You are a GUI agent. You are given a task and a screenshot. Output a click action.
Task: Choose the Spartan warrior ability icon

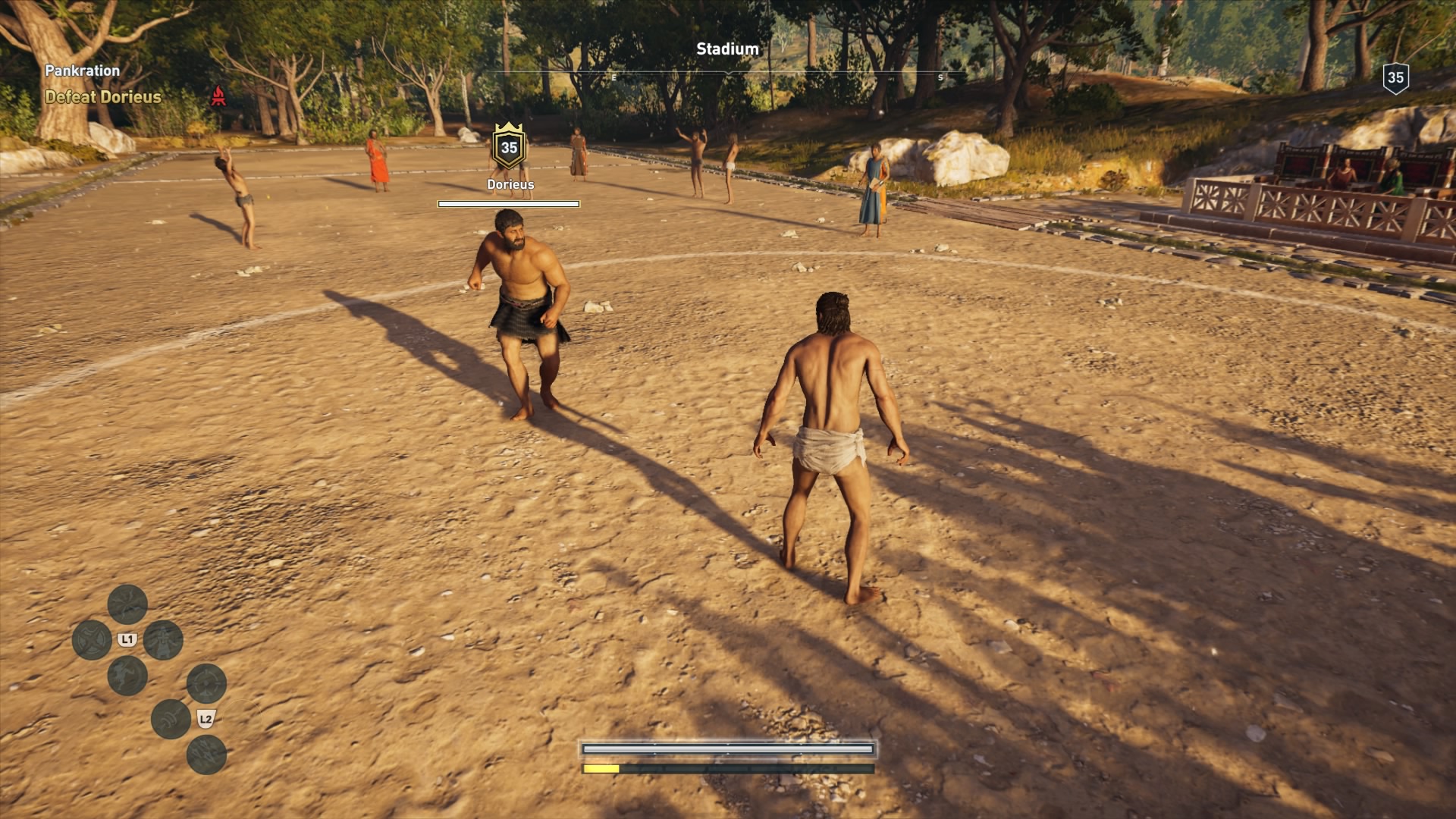point(163,640)
